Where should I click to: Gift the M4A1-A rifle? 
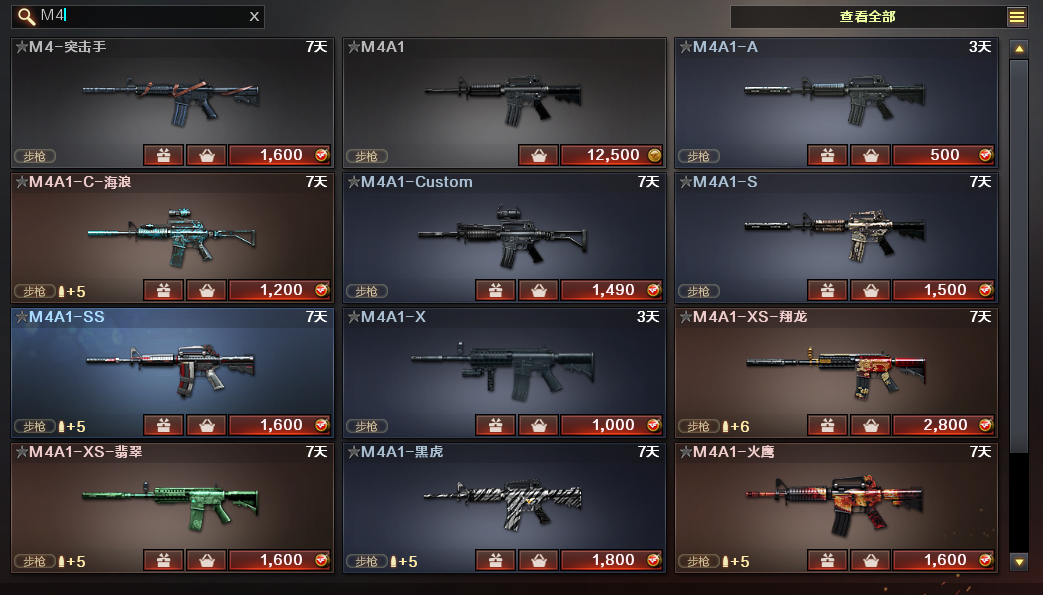[827, 155]
